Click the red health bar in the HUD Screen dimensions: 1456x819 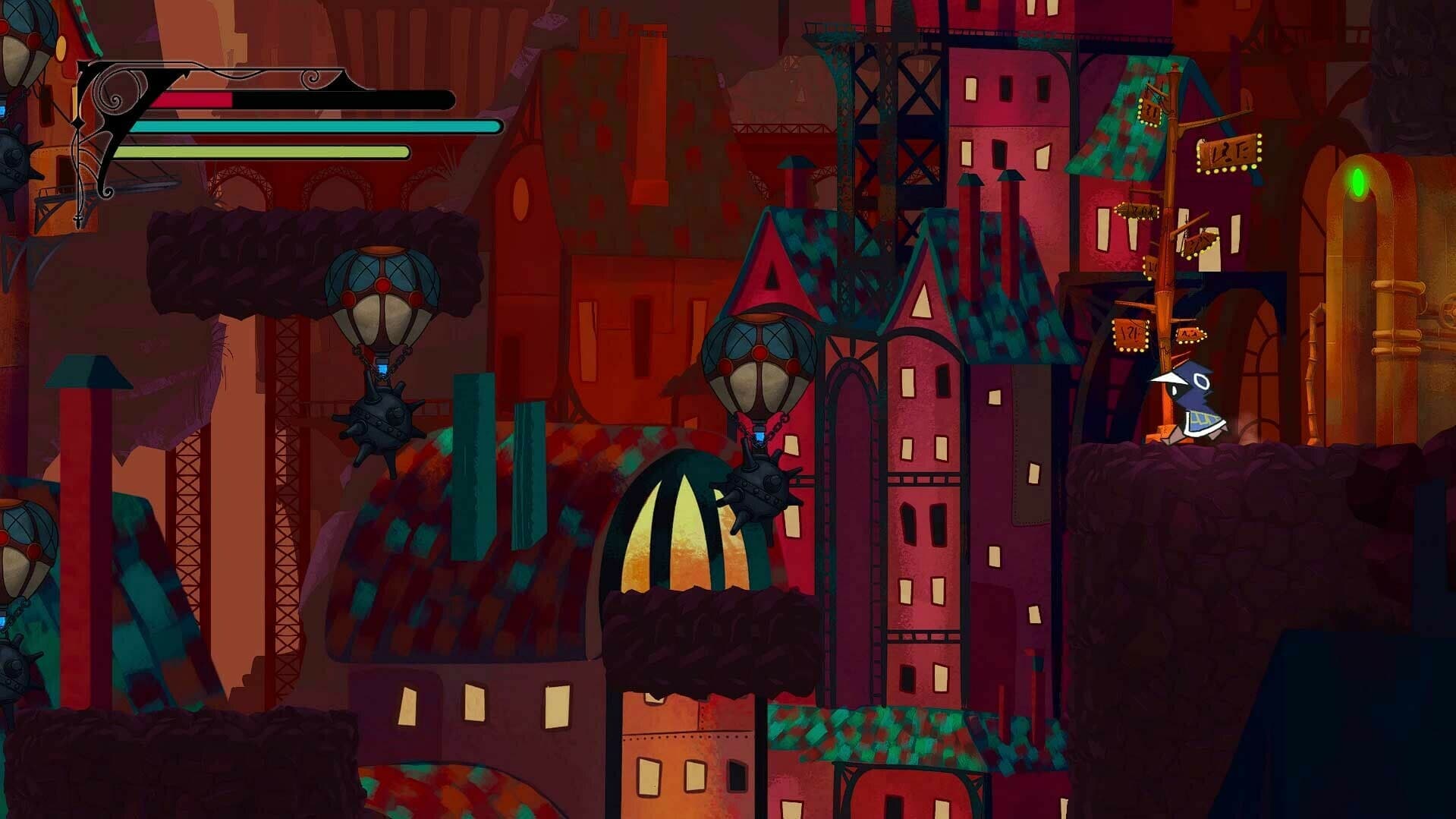click(193, 100)
